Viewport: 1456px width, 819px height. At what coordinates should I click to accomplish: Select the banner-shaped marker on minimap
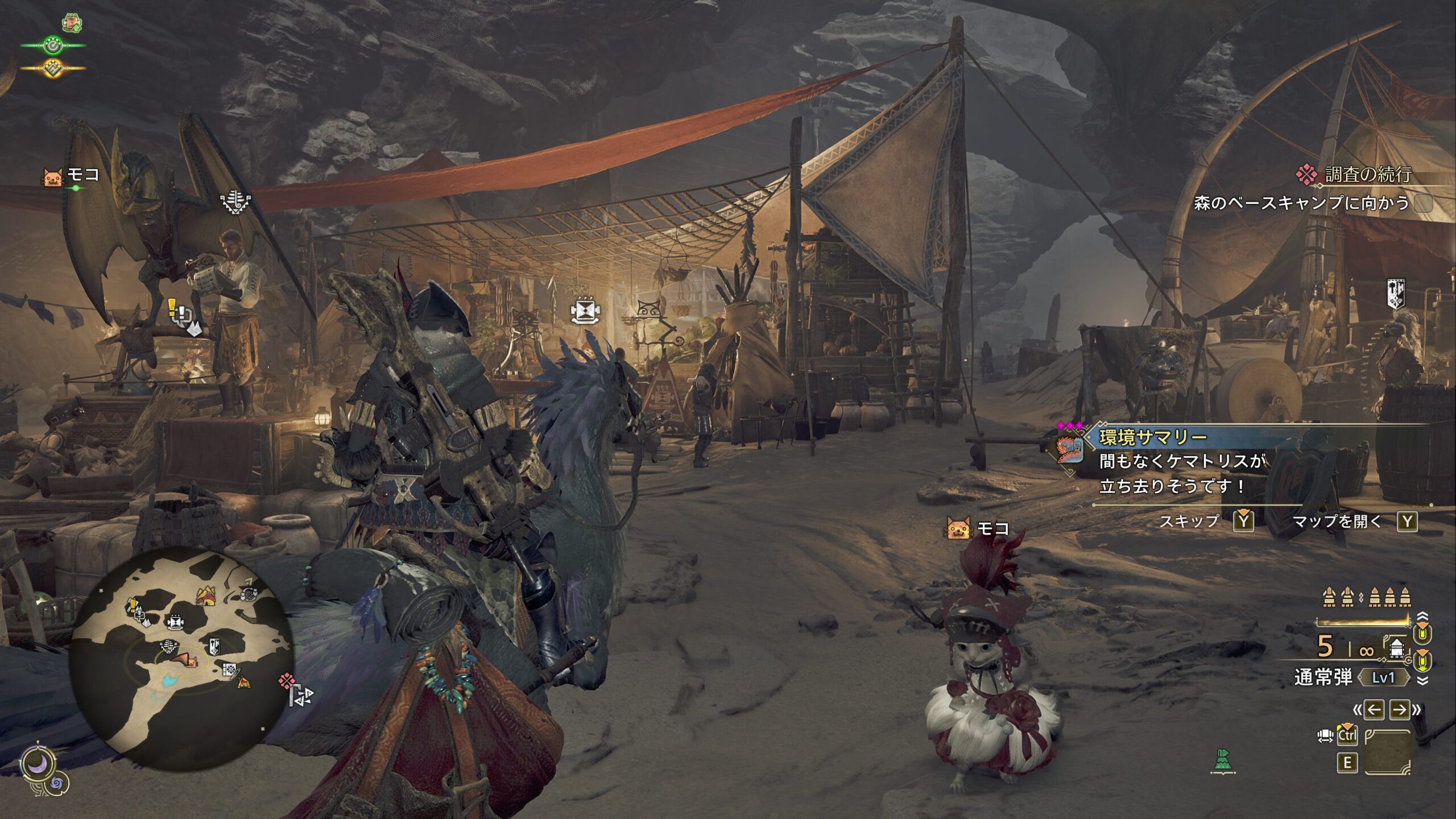pos(214,647)
